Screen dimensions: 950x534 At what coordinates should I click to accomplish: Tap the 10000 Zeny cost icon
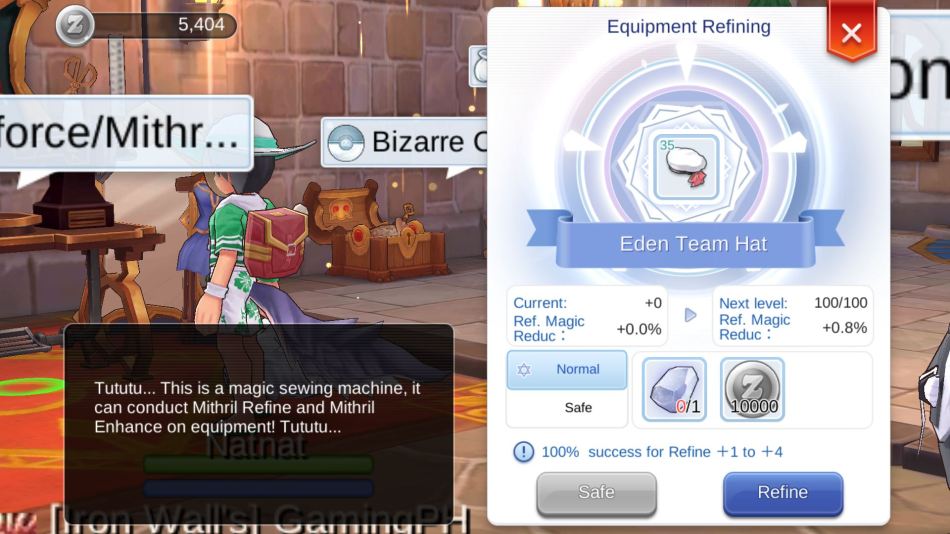(x=752, y=388)
